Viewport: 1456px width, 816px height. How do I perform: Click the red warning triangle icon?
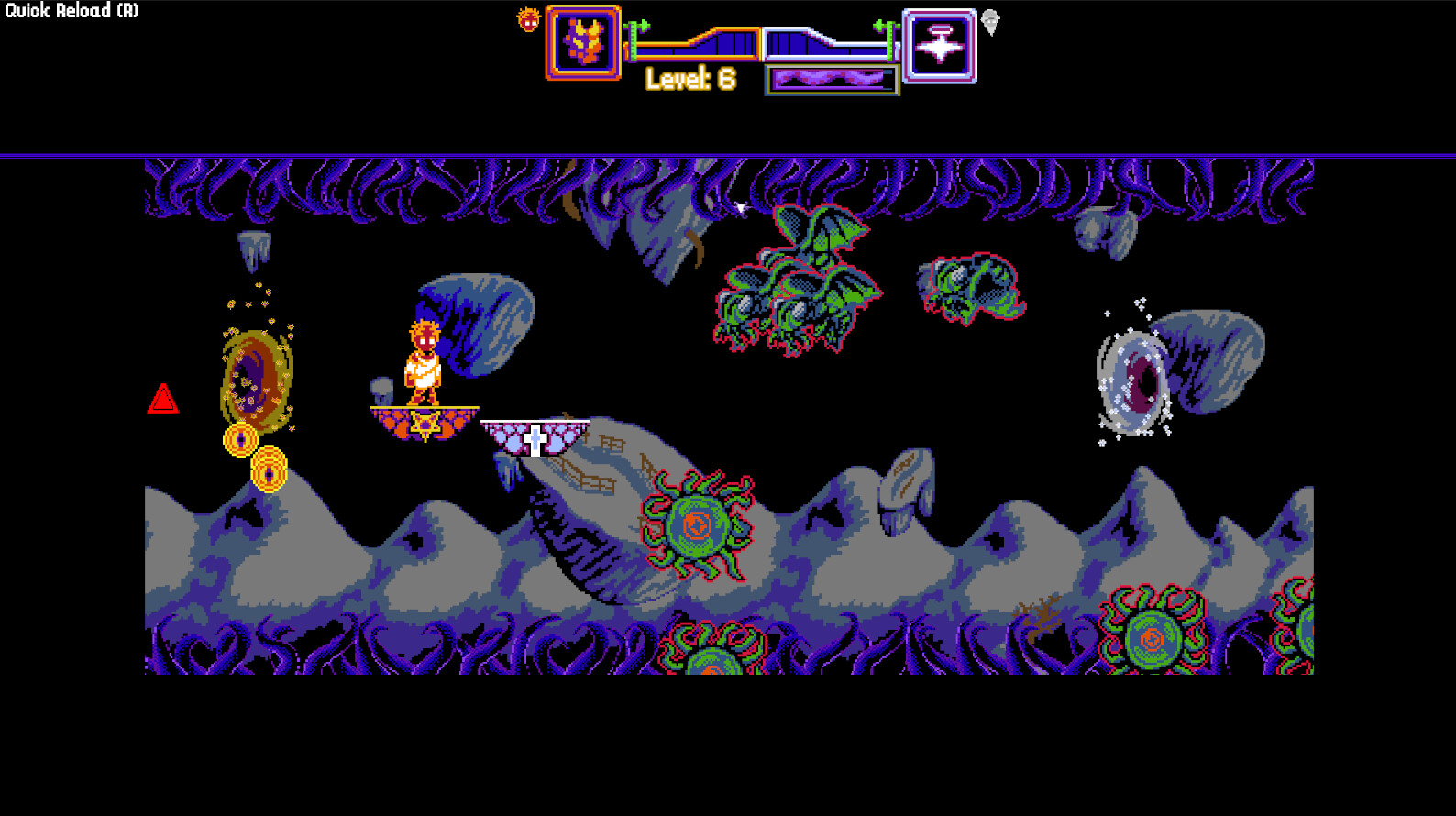[x=165, y=398]
